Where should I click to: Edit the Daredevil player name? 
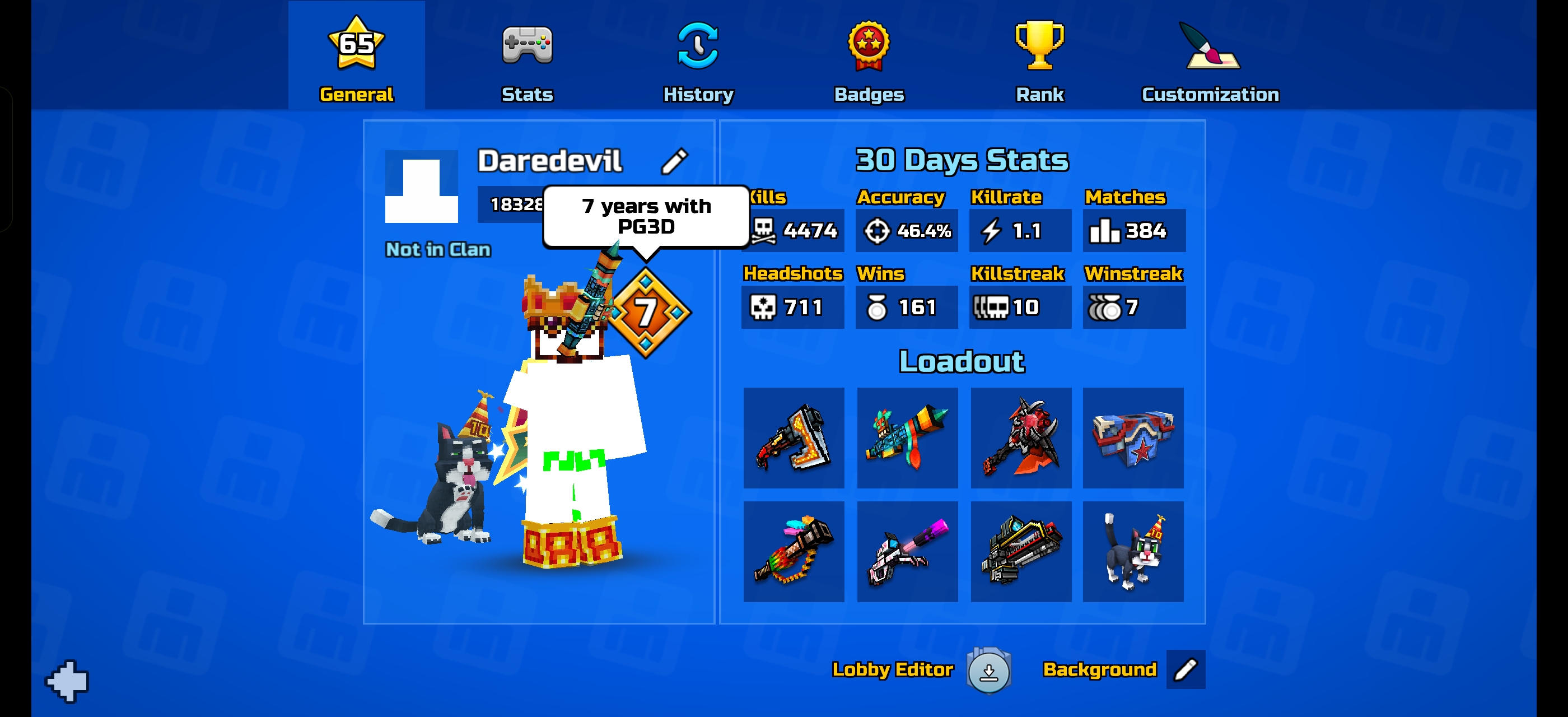click(674, 161)
